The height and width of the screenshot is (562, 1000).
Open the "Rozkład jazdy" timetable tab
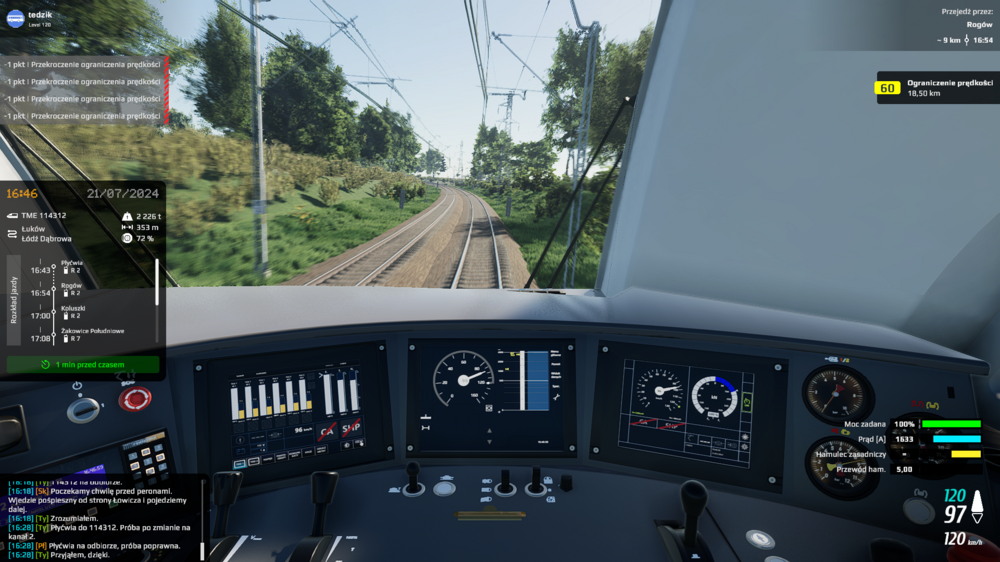[x=14, y=300]
